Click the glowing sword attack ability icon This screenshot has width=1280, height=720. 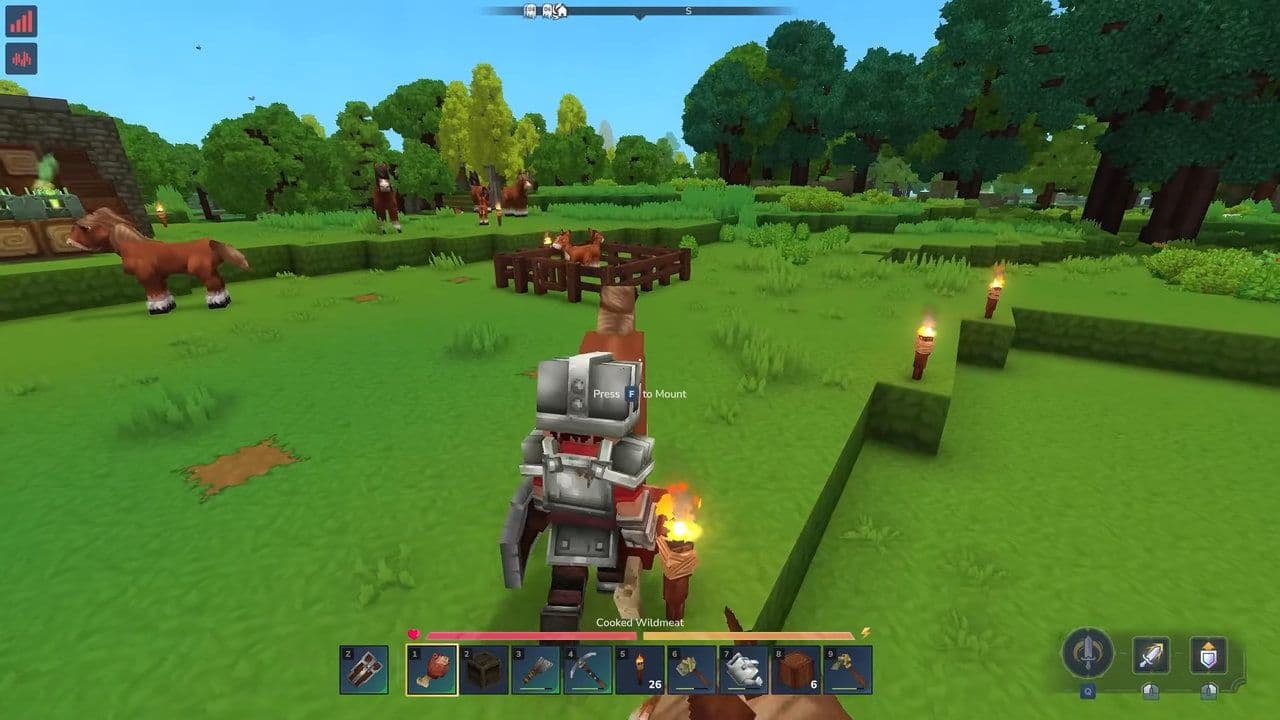click(x=1151, y=656)
